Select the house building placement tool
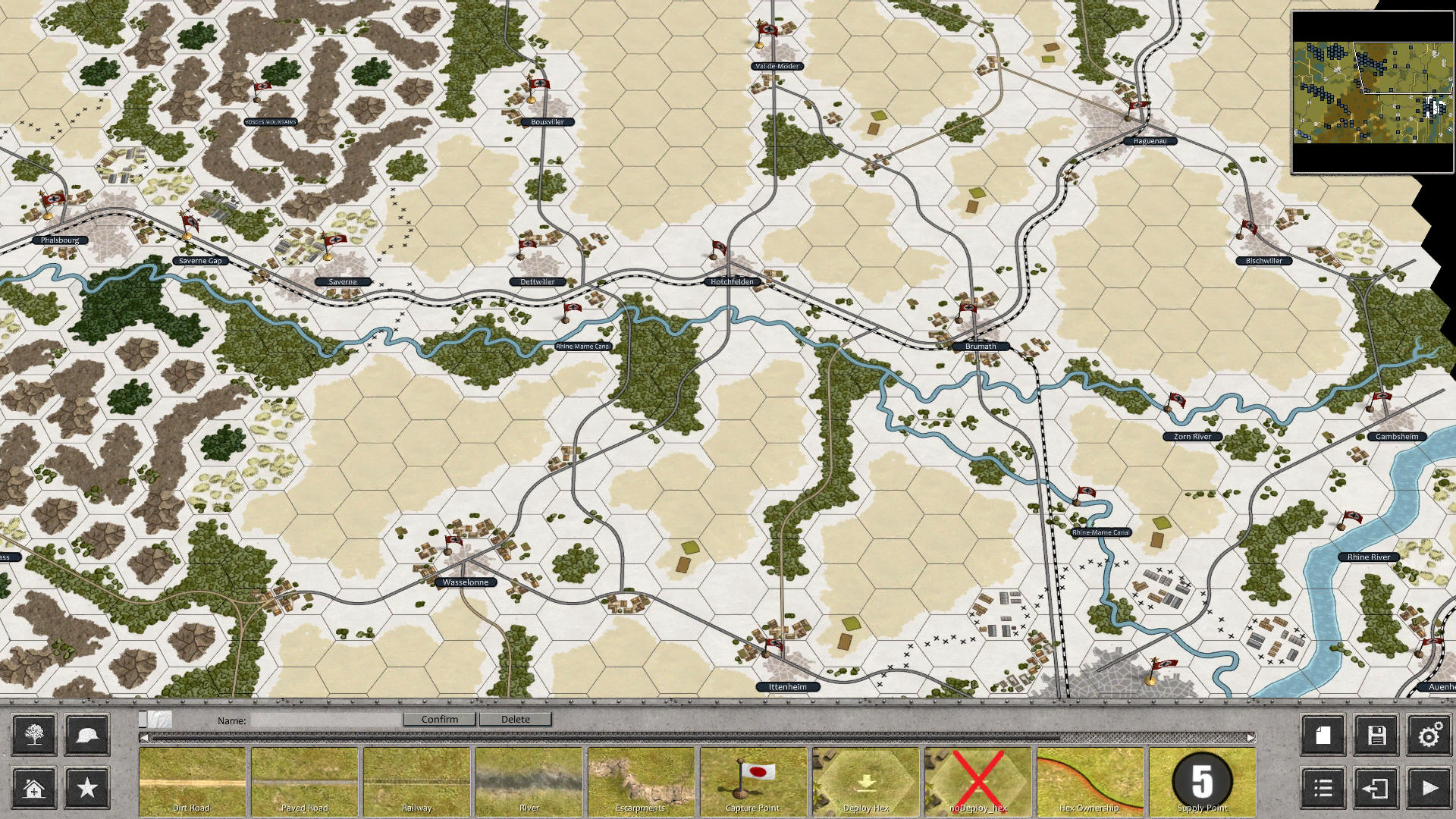This screenshot has width=1456, height=819. pos(33,789)
